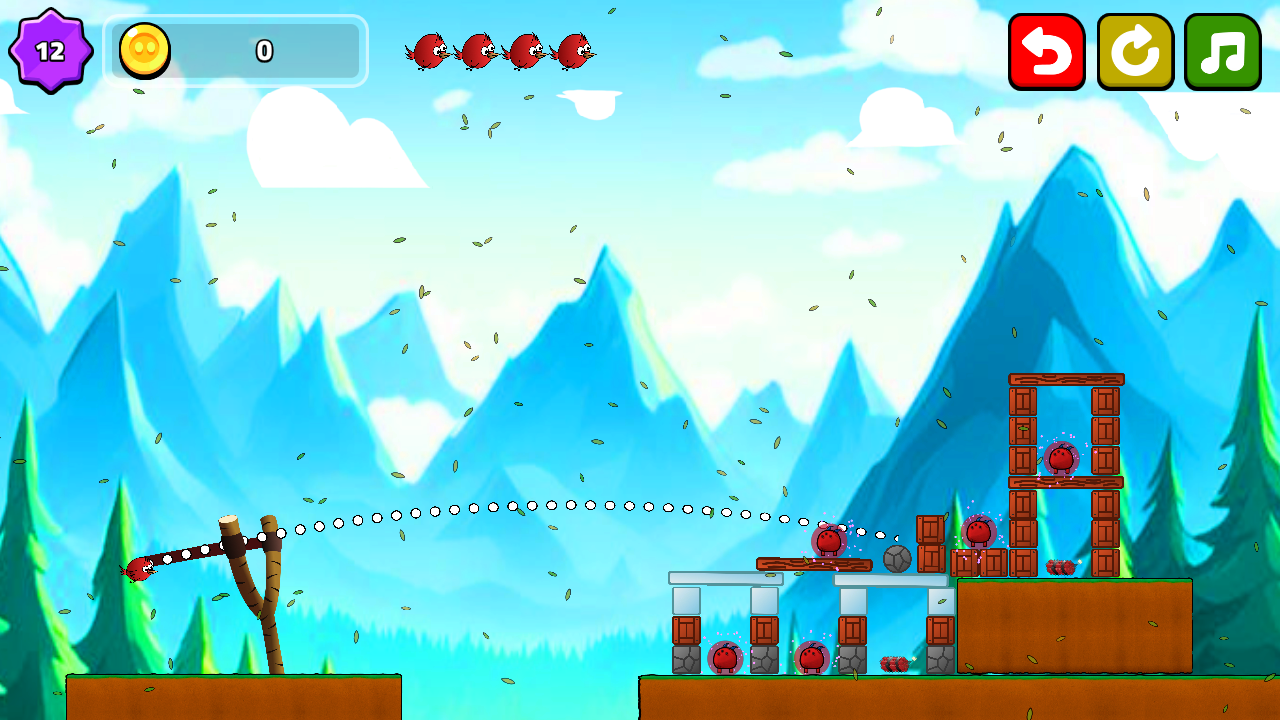
Task: Click the coin score display bar
Action: pos(237,51)
